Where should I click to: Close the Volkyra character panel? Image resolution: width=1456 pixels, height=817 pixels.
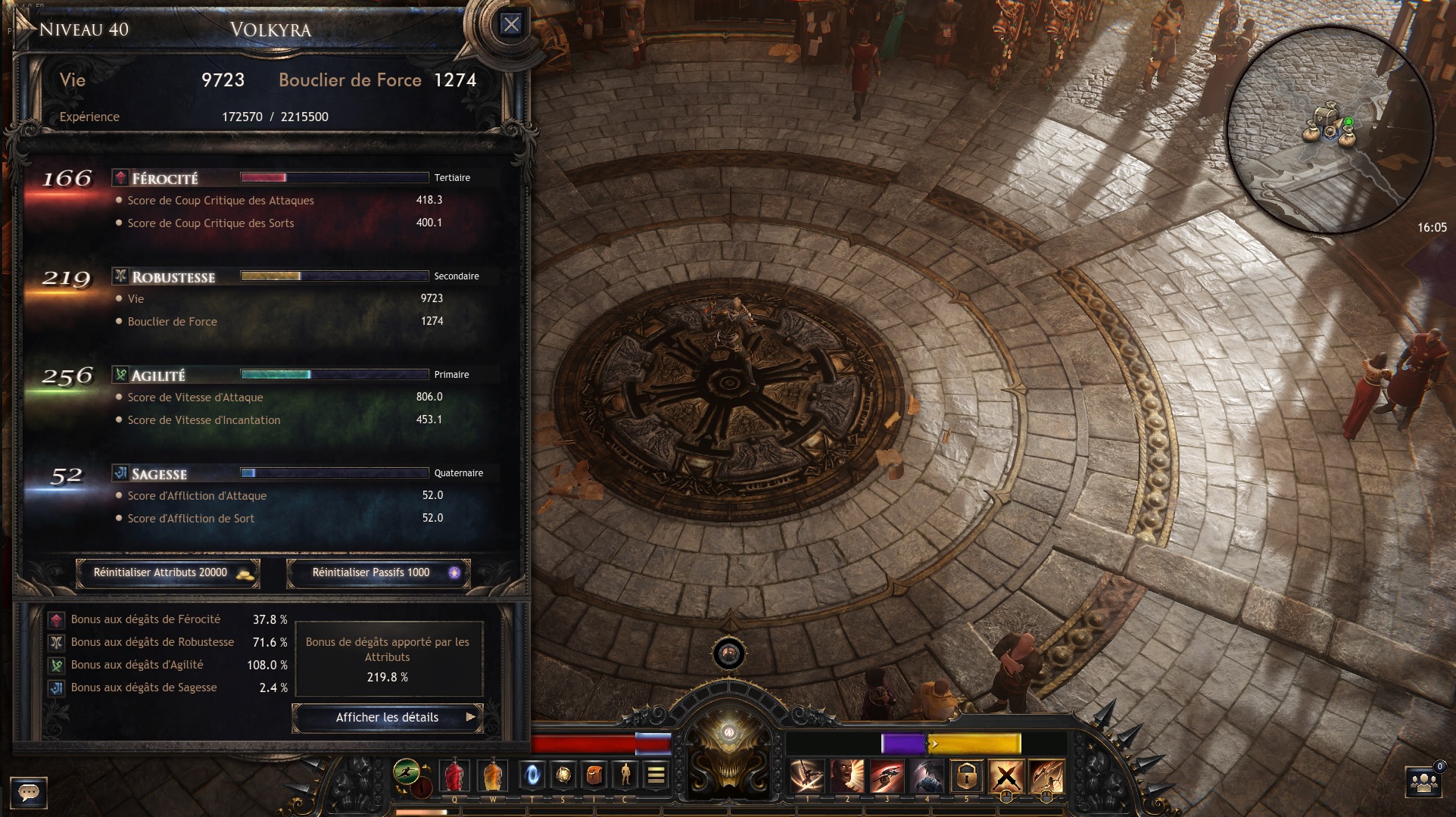[512, 24]
